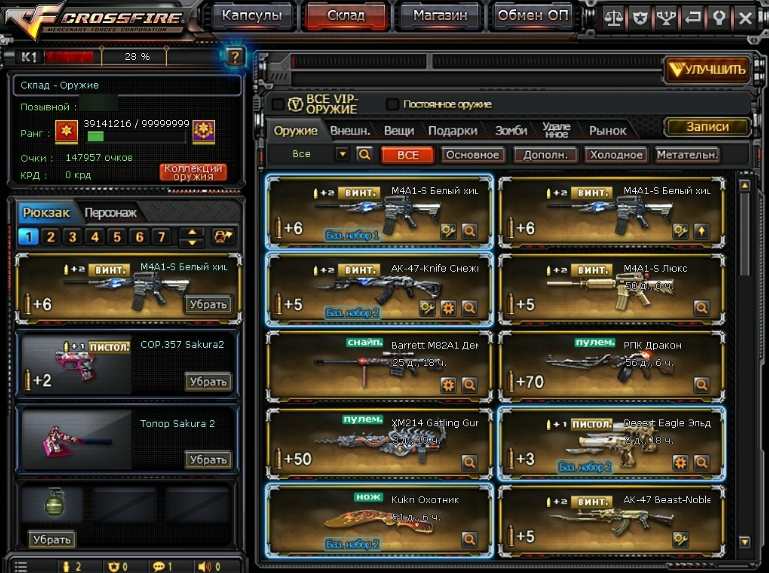Remove the COP.357 Sakura2 pistol
Screen dimensions: 769x573
pos(208,382)
